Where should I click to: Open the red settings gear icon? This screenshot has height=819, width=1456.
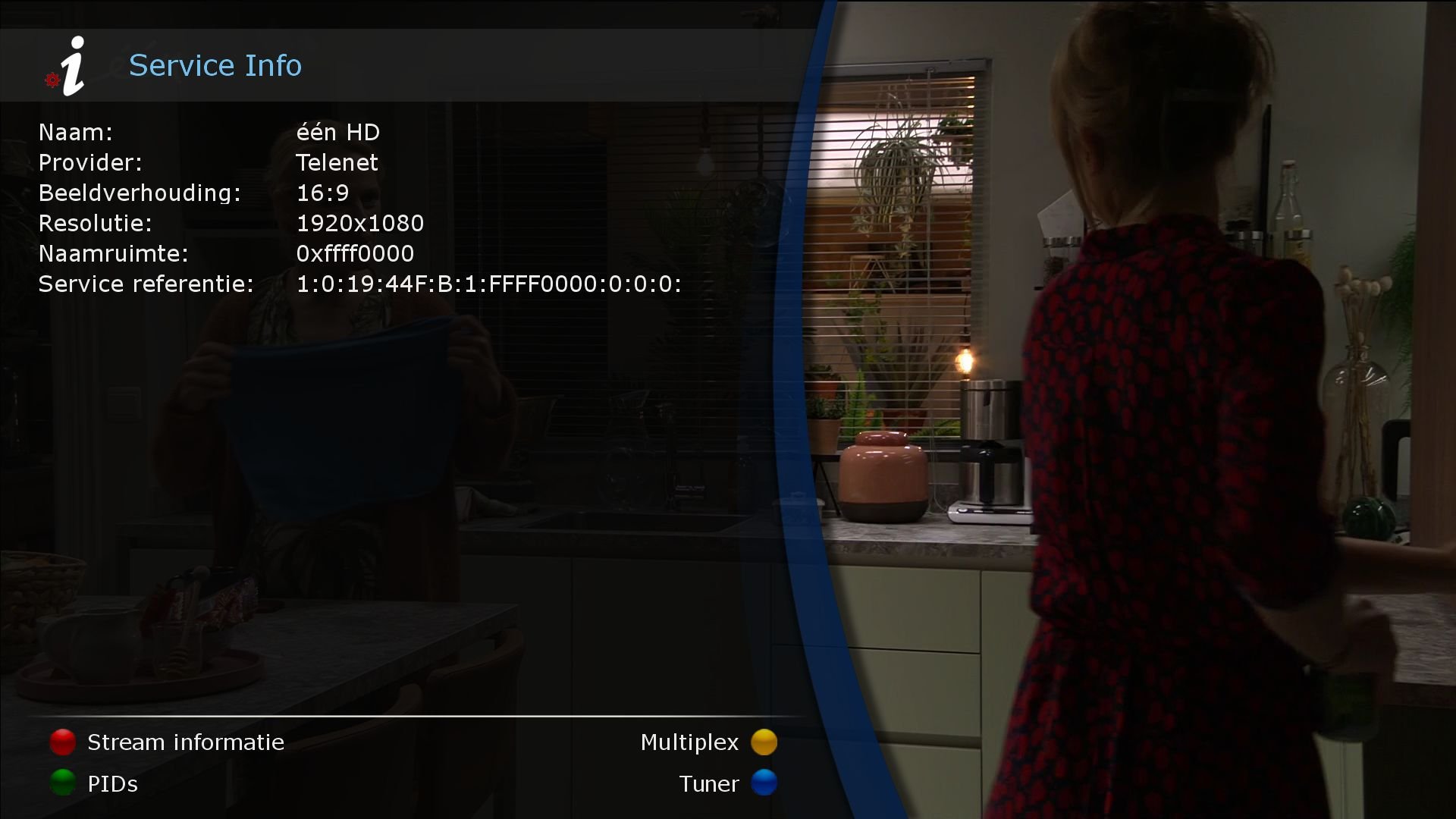[52, 80]
